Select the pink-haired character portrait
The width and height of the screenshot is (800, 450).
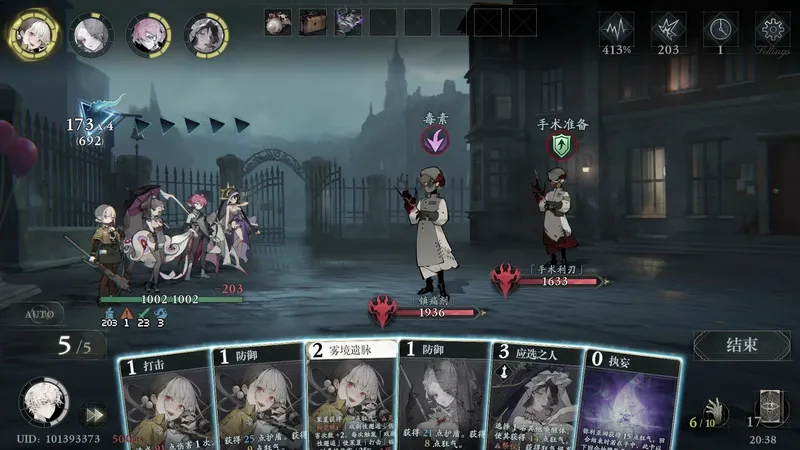coord(149,33)
